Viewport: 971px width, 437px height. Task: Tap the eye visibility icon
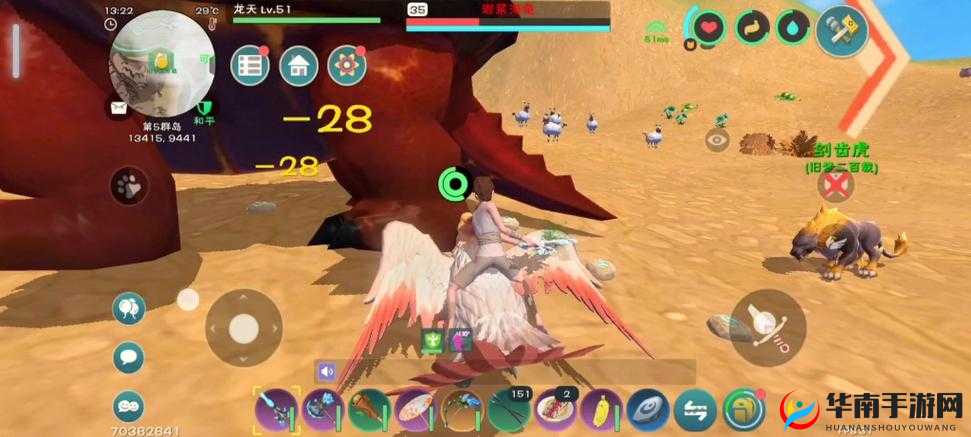coord(716,140)
